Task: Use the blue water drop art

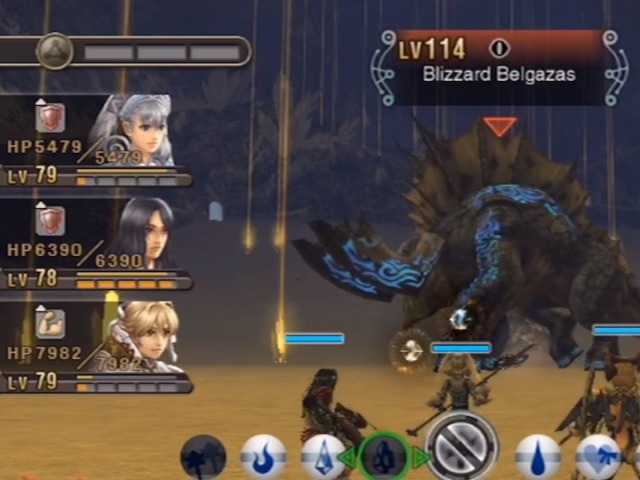Action: tap(538, 458)
